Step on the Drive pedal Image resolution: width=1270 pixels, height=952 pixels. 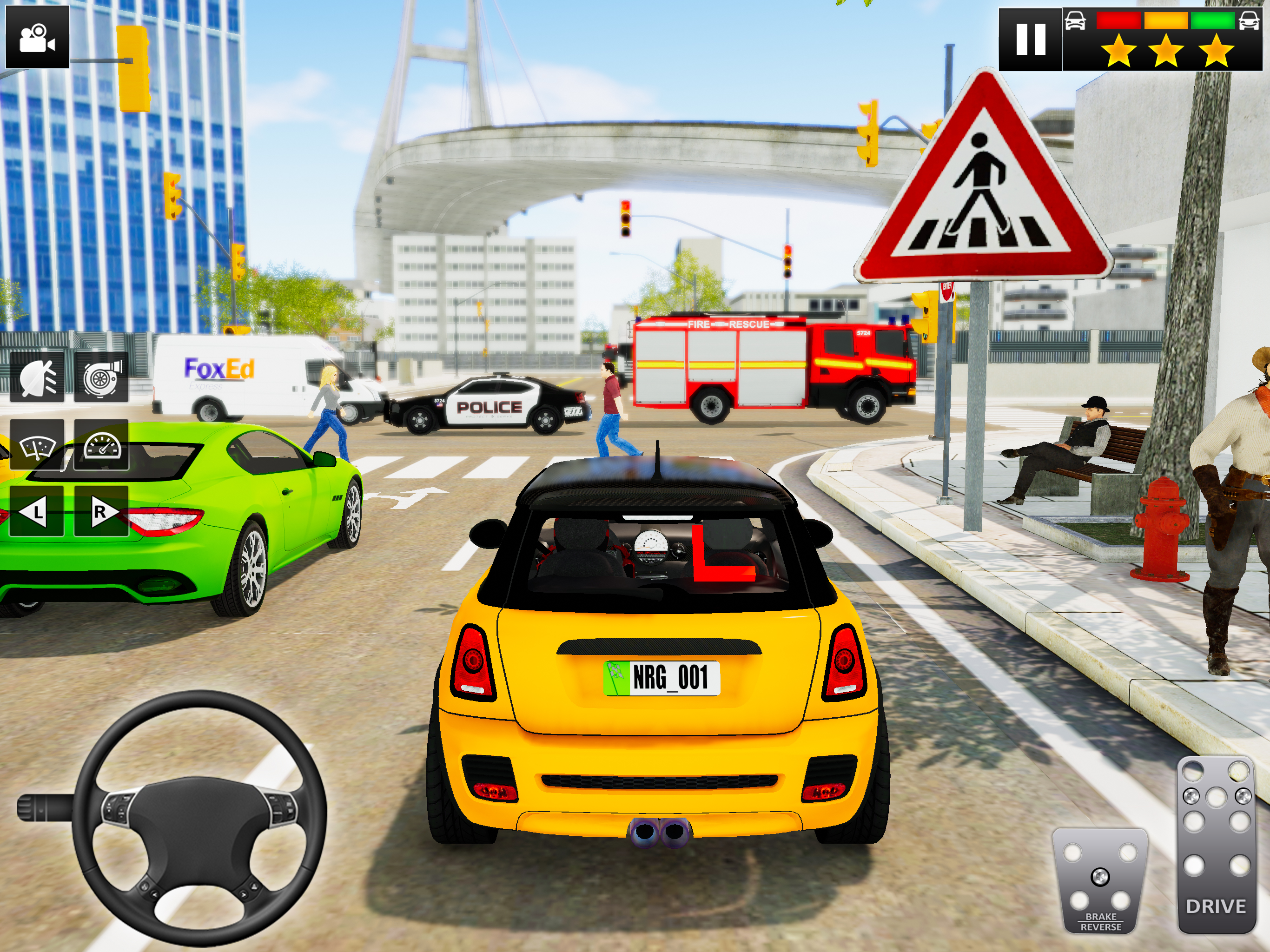coord(1216,844)
